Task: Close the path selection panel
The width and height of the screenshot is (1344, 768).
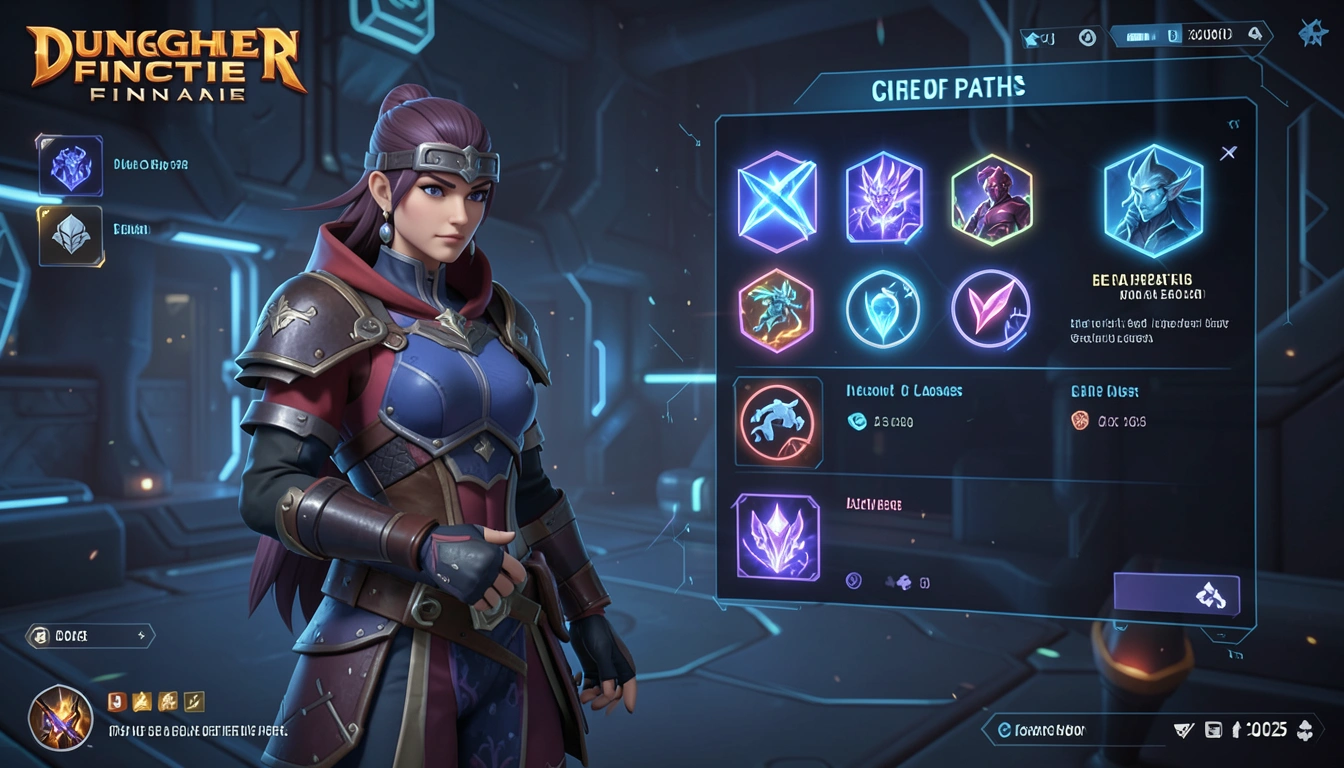Action: click(x=1228, y=153)
